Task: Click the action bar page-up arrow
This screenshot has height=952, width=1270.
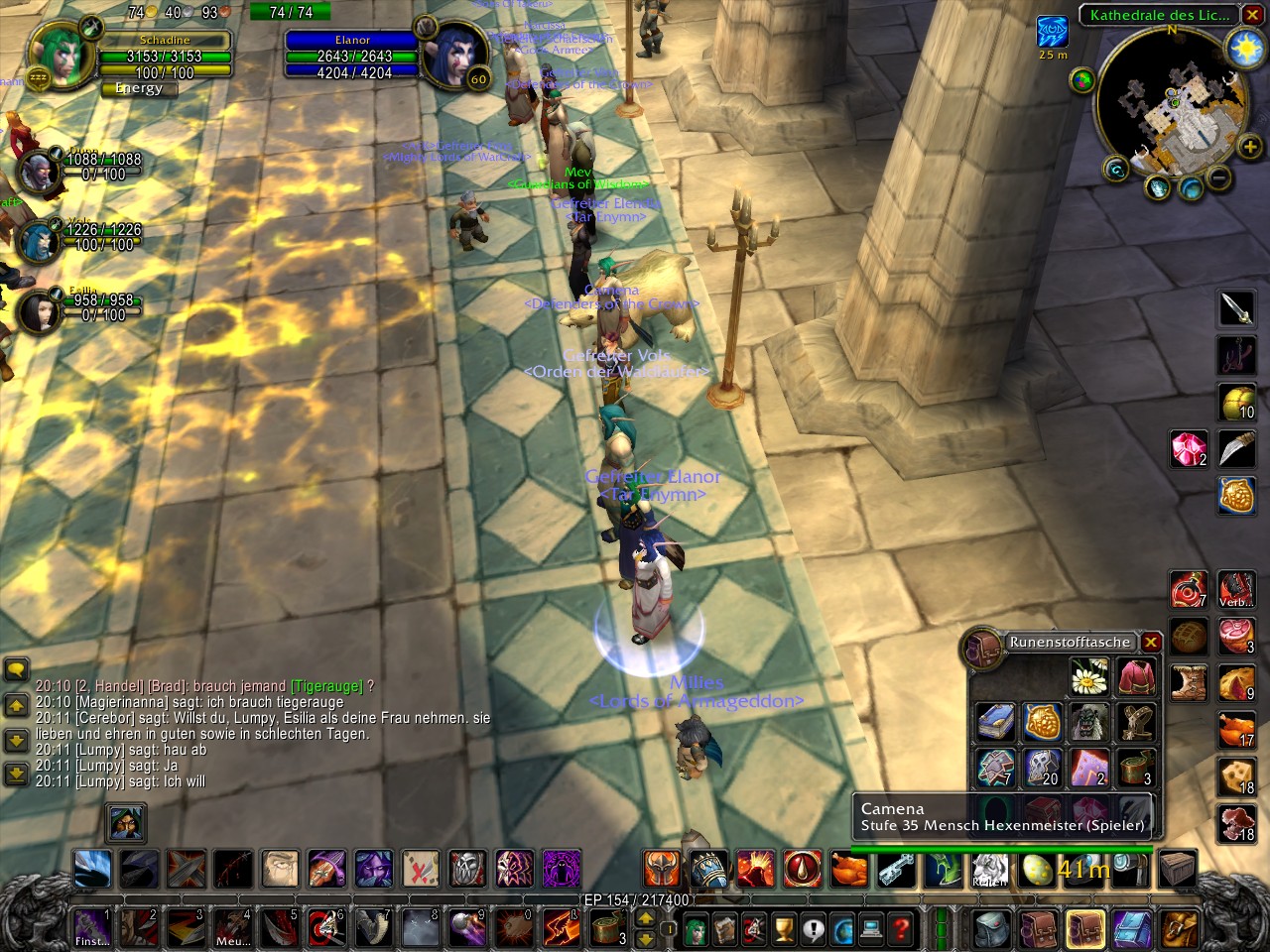Action: [646, 919]
